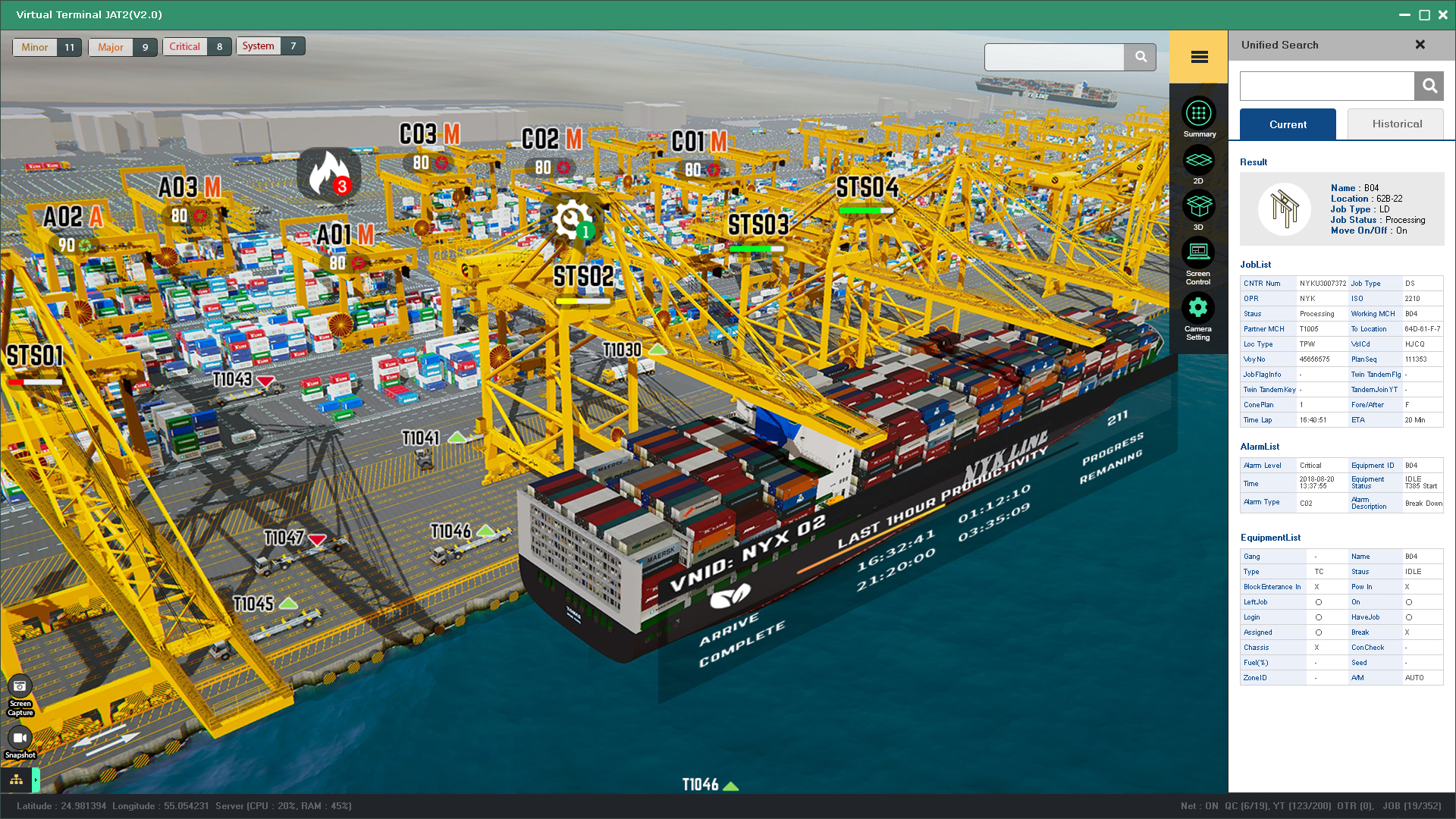
Task: Activate the Snapshot video camera icon
Action: (x=20, y=738)
